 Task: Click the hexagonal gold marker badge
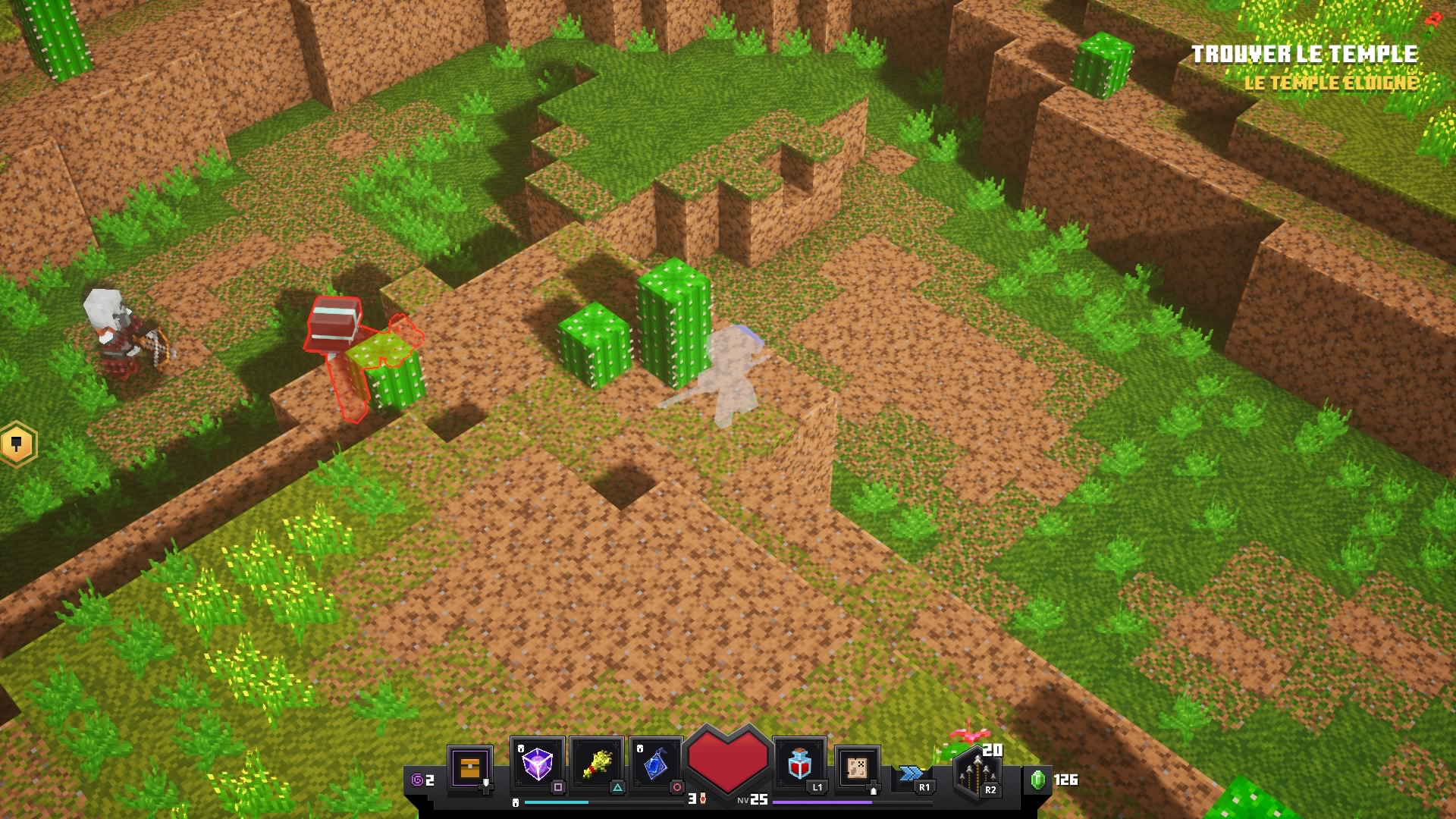[17, 444]
